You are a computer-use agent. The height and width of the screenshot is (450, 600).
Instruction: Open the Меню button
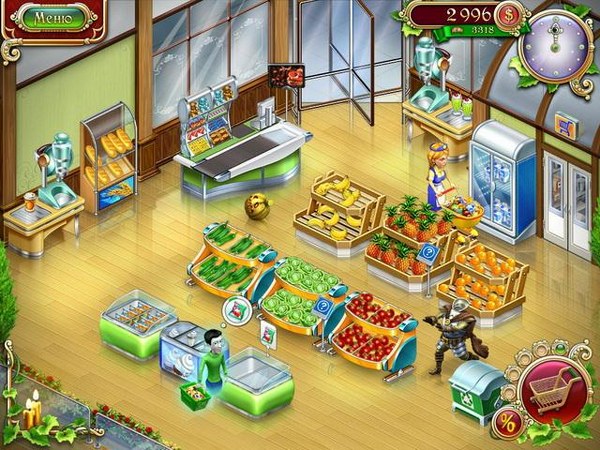(x=51, y=17)
